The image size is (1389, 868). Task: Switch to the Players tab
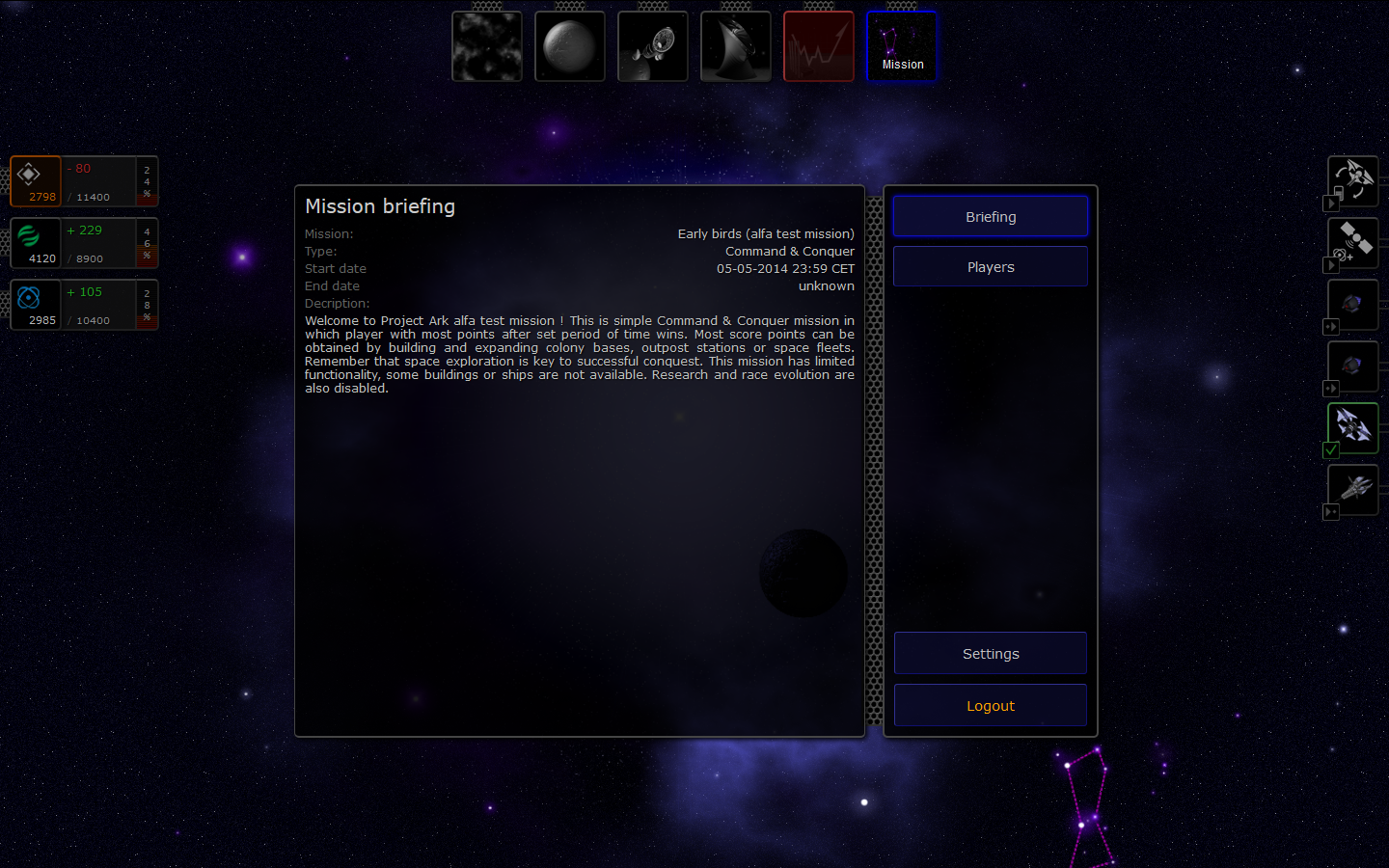point(990,266)
